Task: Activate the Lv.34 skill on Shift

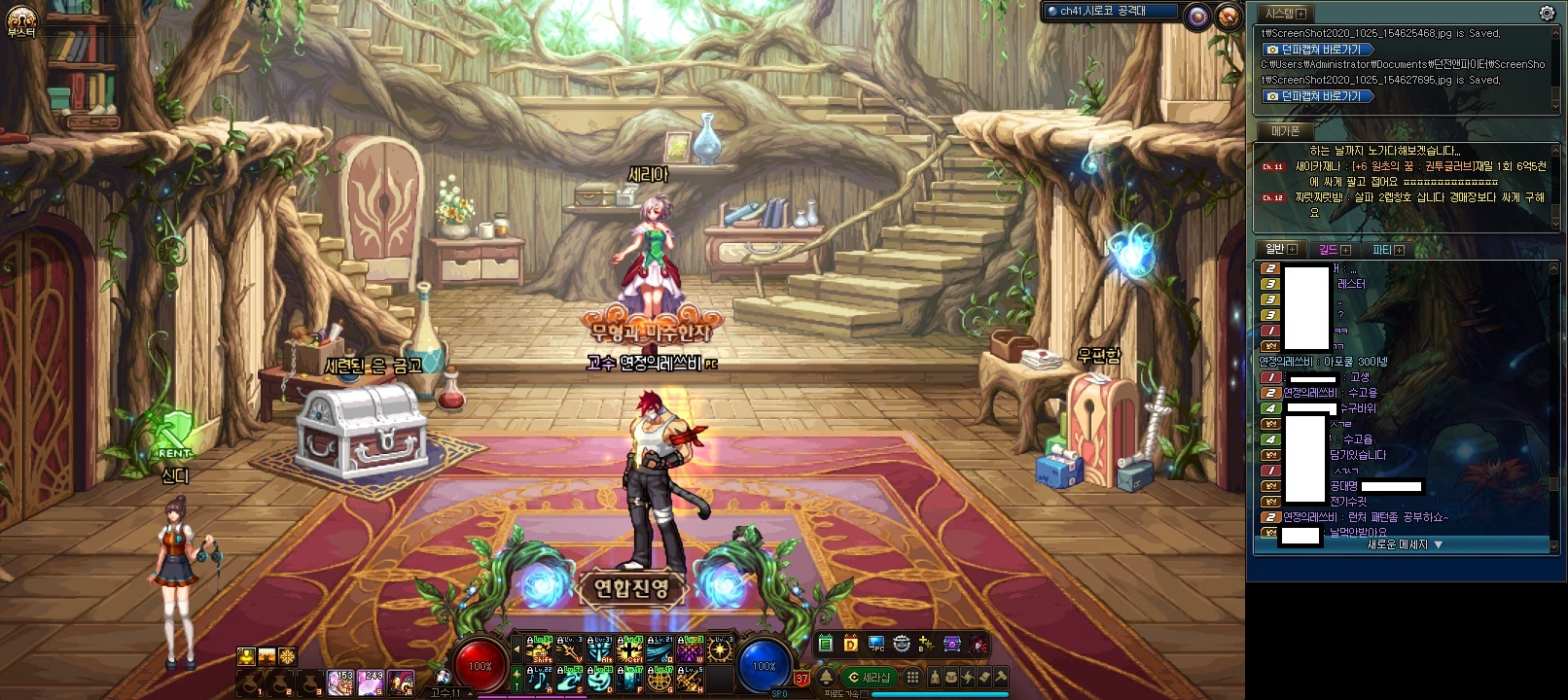Action: click(540, 648)
